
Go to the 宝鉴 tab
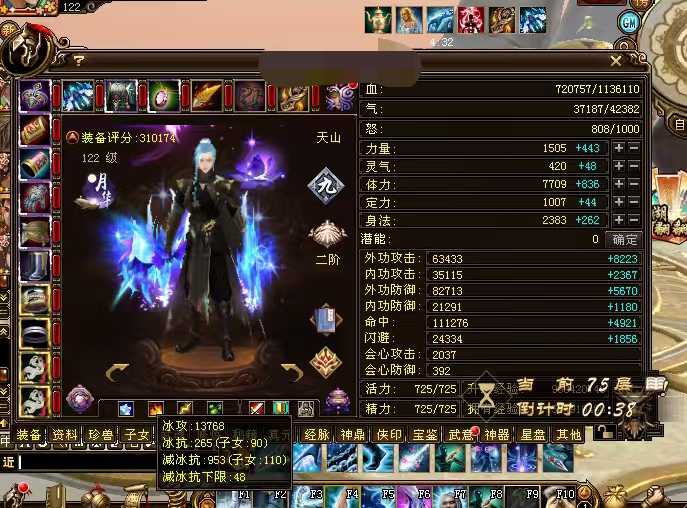[x=425, y=435]
